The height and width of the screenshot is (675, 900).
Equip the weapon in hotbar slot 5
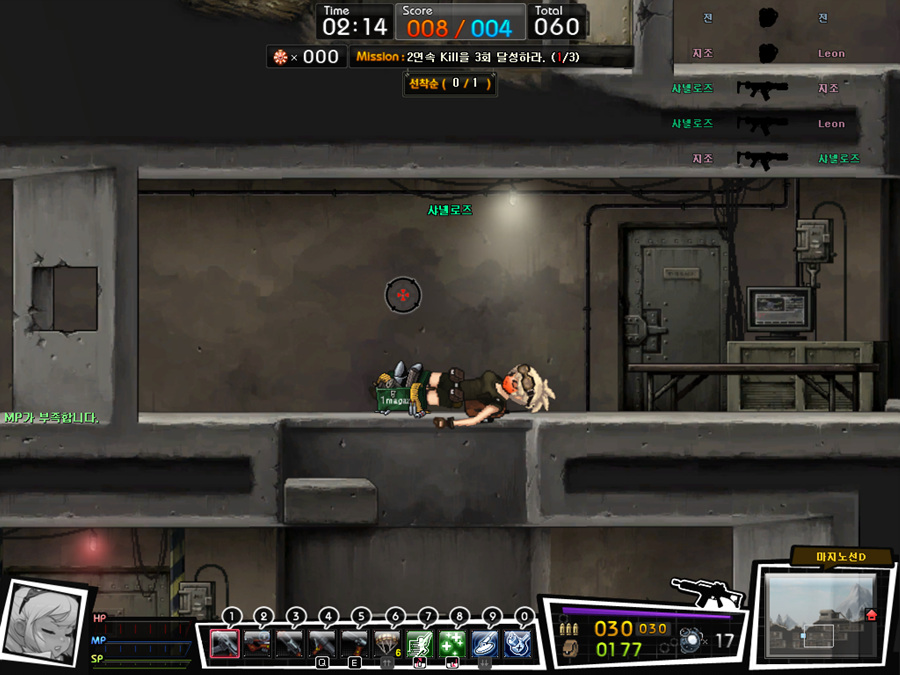(355, 643)
